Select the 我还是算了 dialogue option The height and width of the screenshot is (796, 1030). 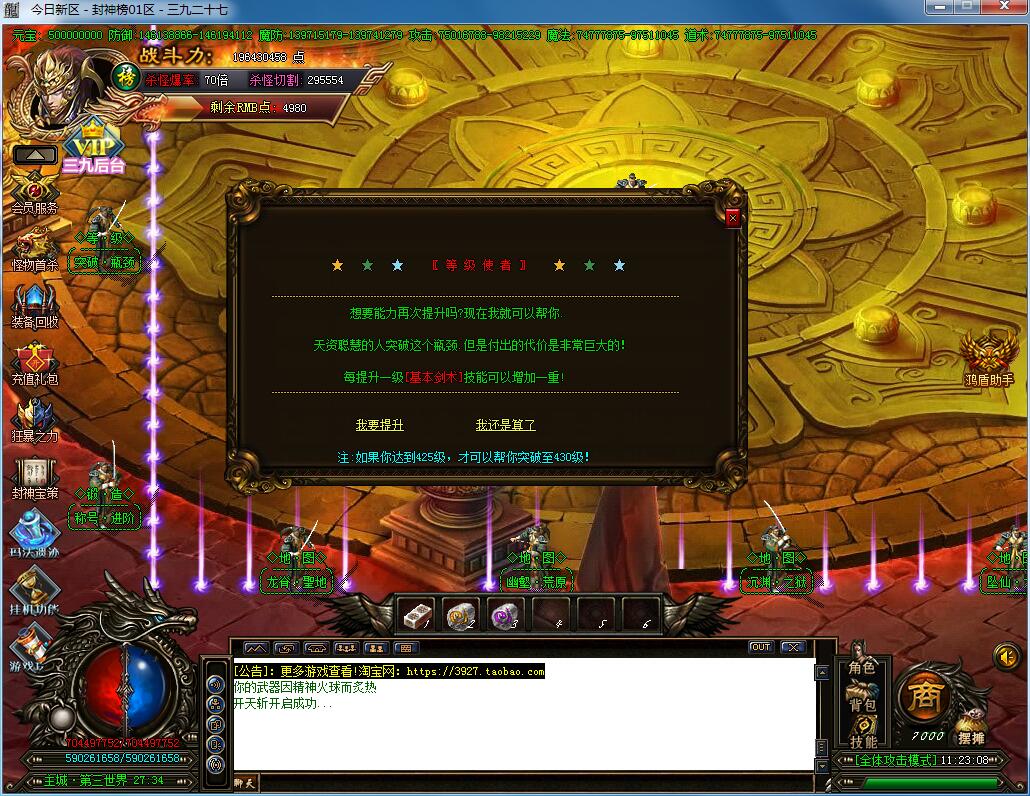click(x=505, y=425)
